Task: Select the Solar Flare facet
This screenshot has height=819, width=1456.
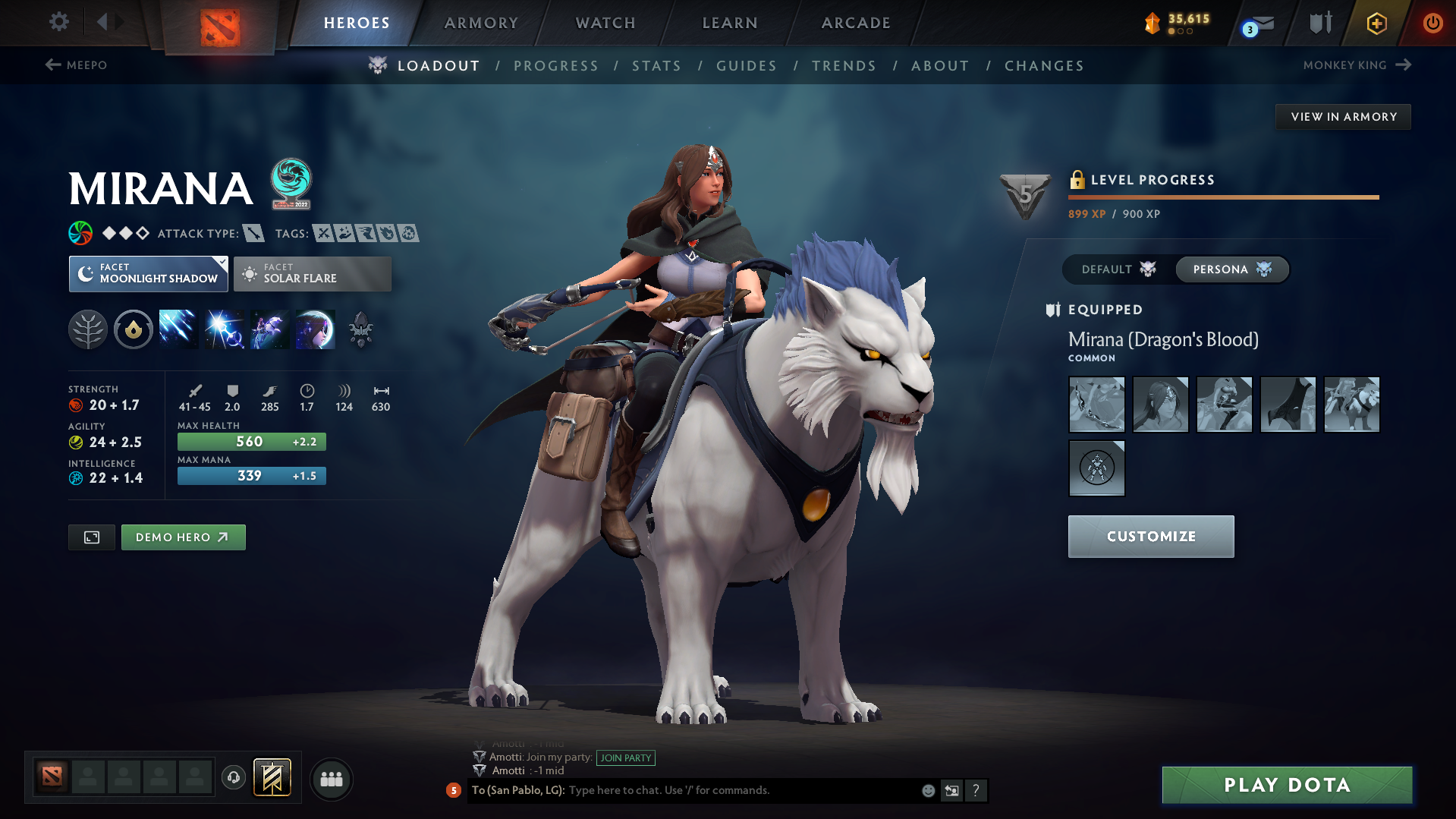Action: 312,273
